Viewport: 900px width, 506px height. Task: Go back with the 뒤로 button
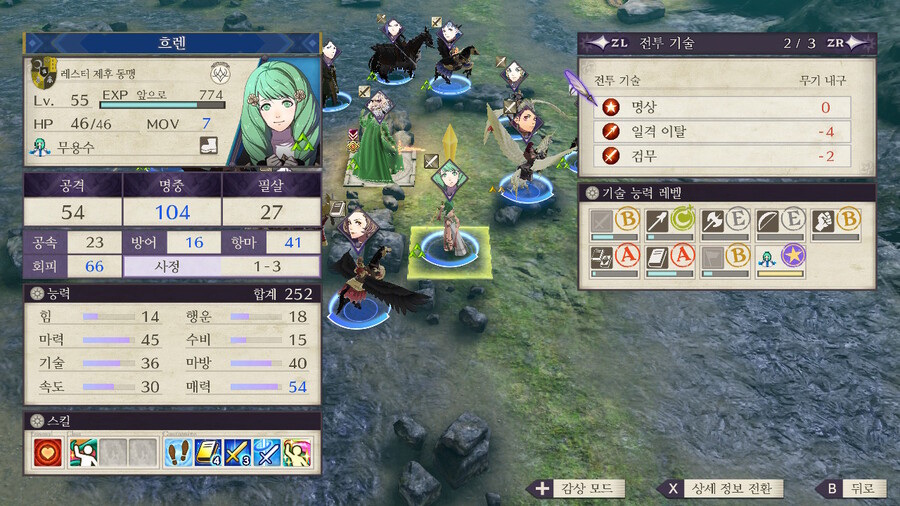[850, 489]
